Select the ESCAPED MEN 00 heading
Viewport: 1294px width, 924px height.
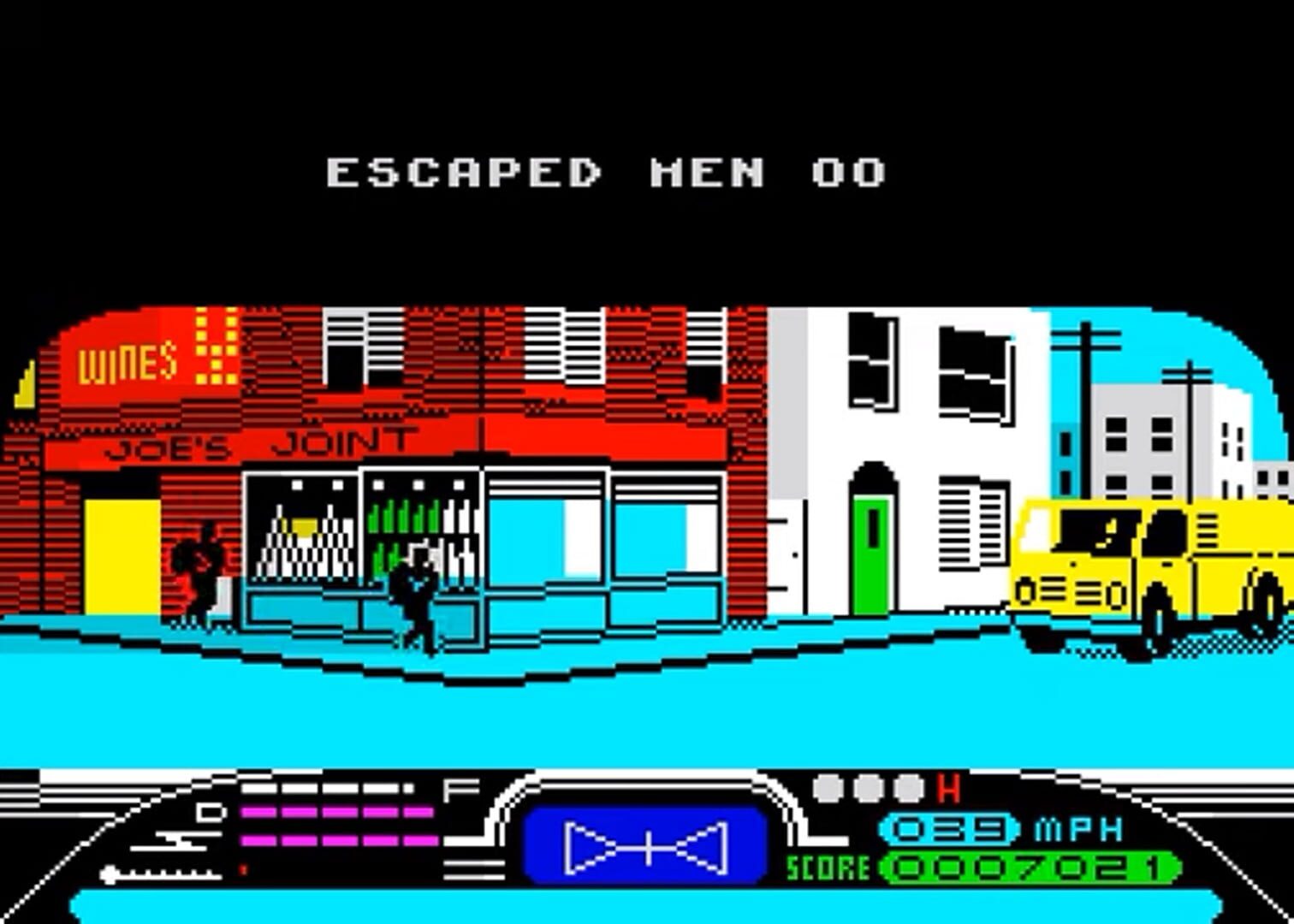608,171
